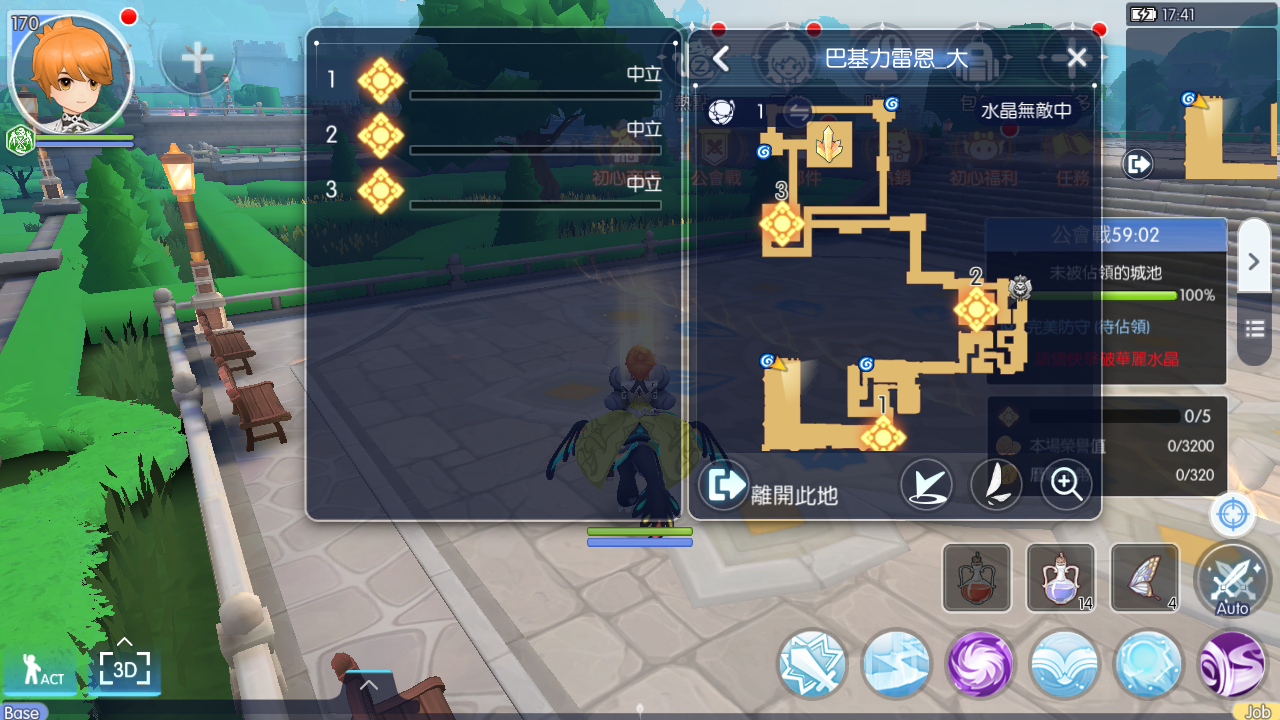Screen dimensions: 1280x720
Task: Activate the purple vortex skill
Action: coord(980,664)
